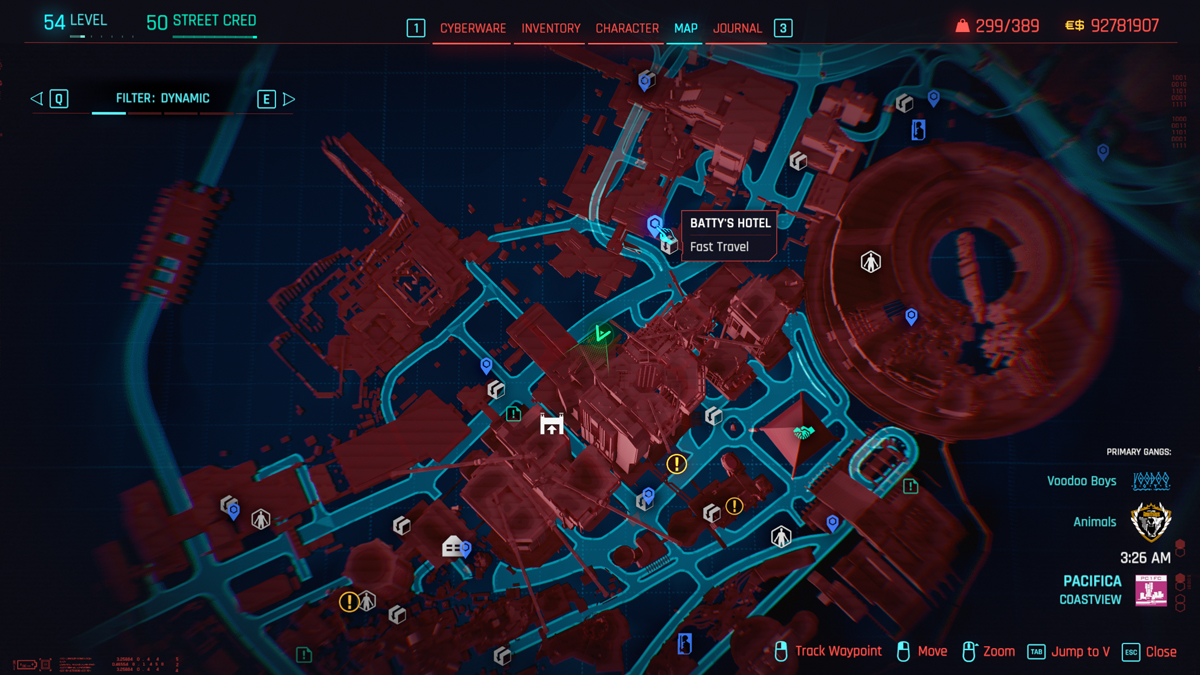This screenshot has height=675, width=1200.
Task: Cycle map filter to next with right arrow
Action: [x=289, y=99]
